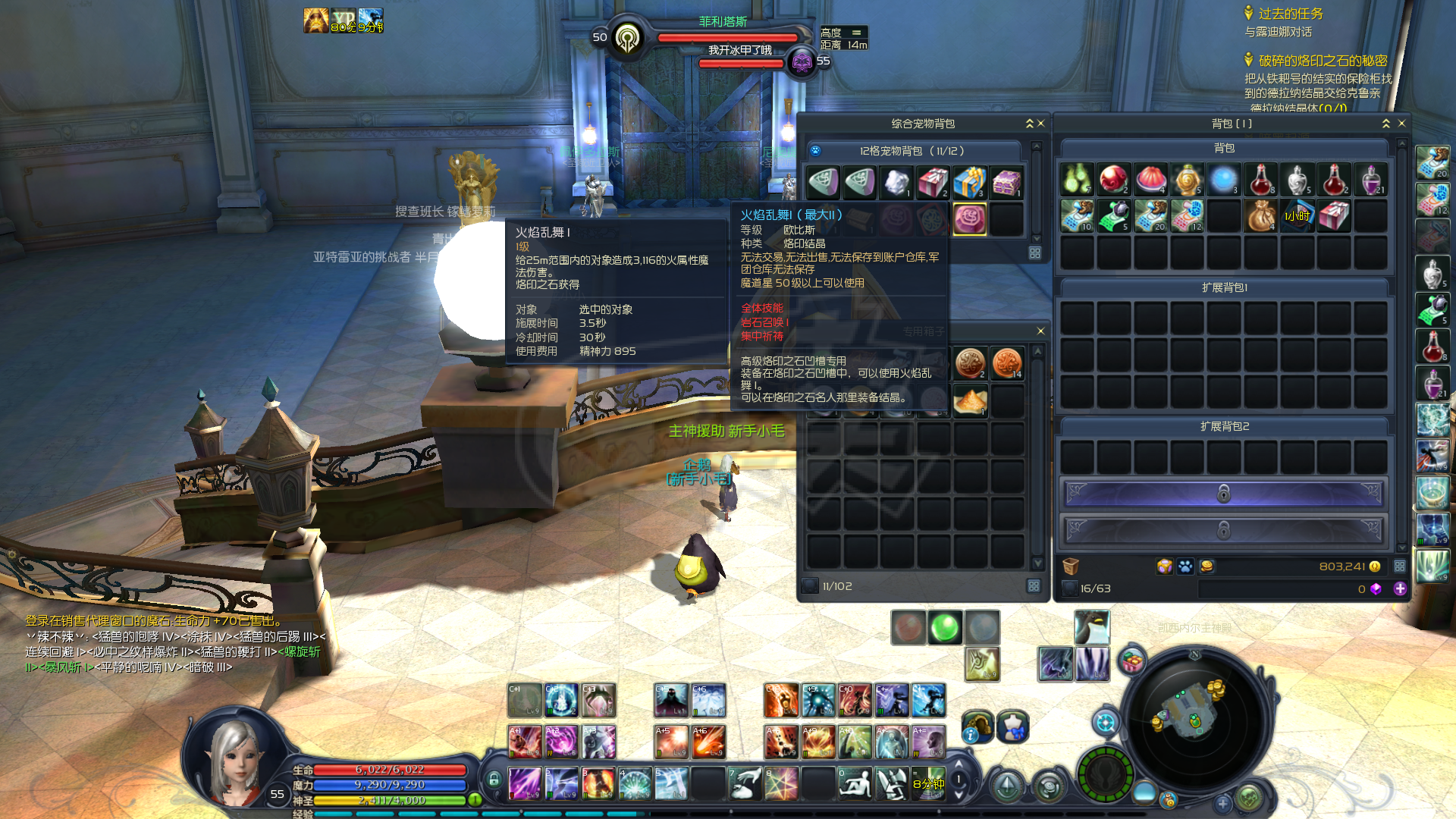Toggle the hotbar lock padlock
This screenshot has width=1456, height=819.
[x=494, y=779]
